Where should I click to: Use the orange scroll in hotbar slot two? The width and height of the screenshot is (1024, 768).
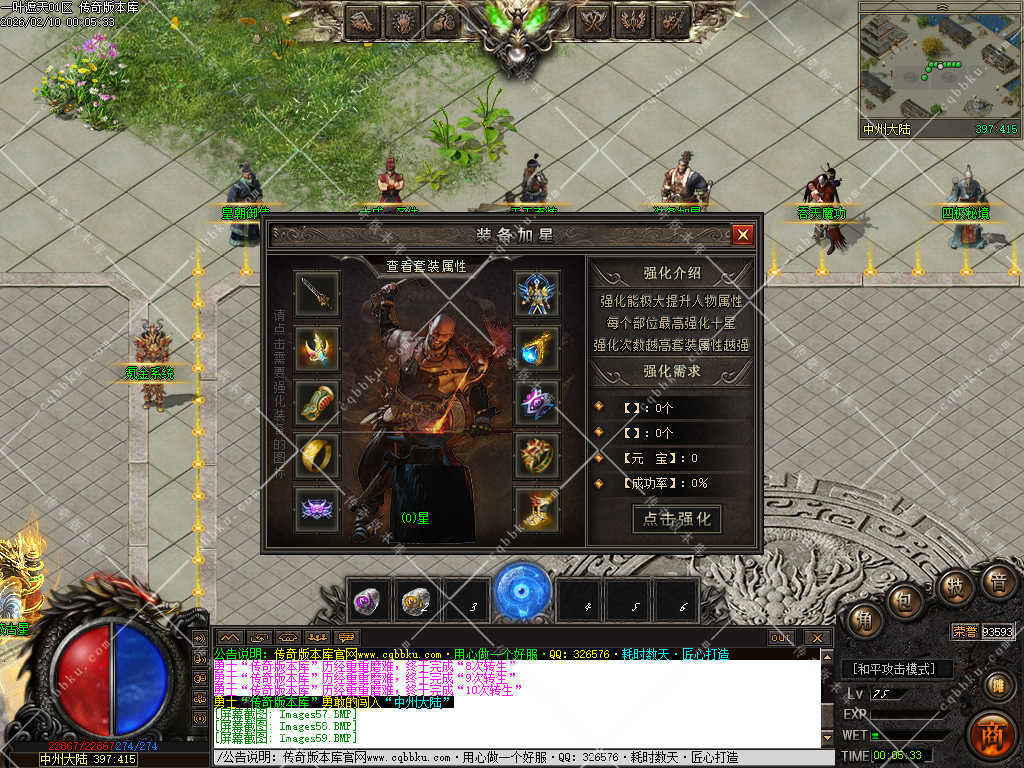(x=416, y=601)
